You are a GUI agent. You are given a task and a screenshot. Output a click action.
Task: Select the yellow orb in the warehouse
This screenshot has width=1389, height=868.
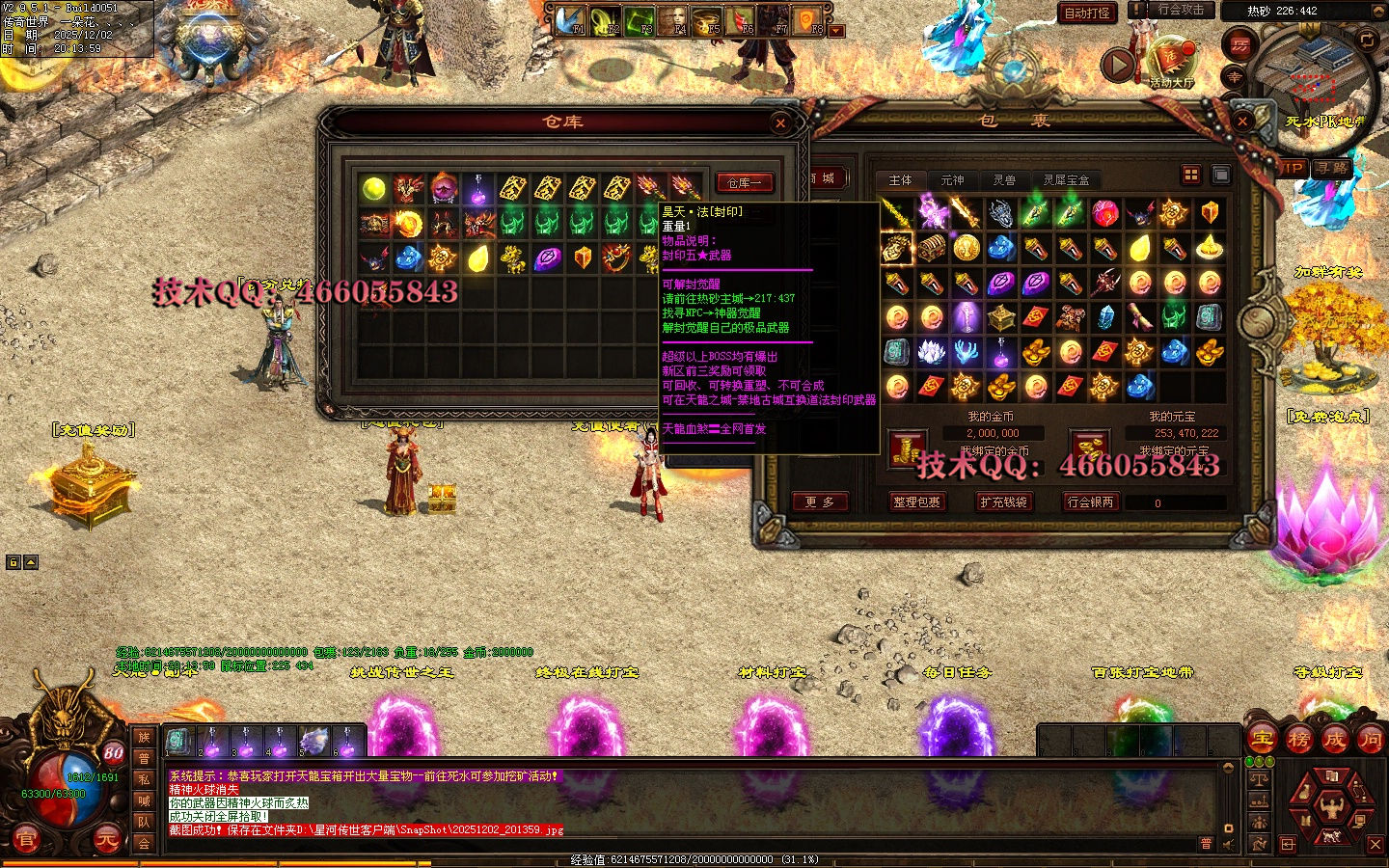click(x=374, y=188)
